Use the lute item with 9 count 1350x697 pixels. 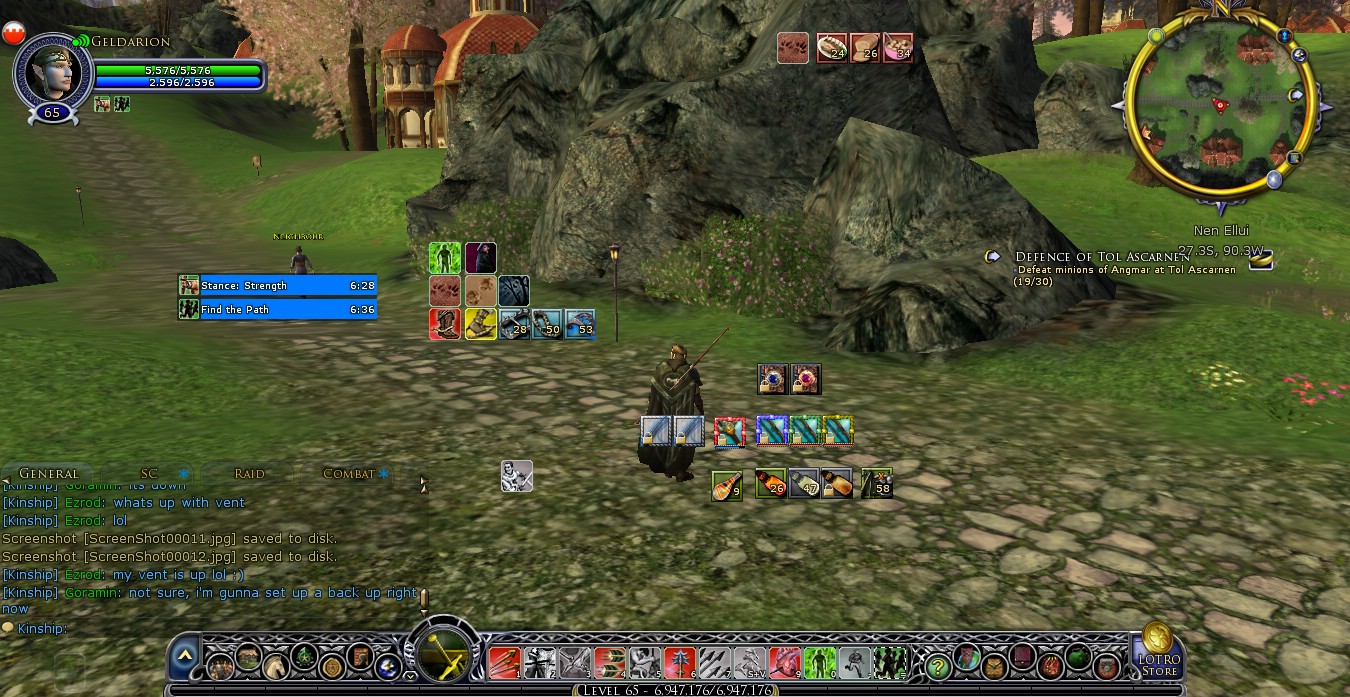[x=727, y=484]
